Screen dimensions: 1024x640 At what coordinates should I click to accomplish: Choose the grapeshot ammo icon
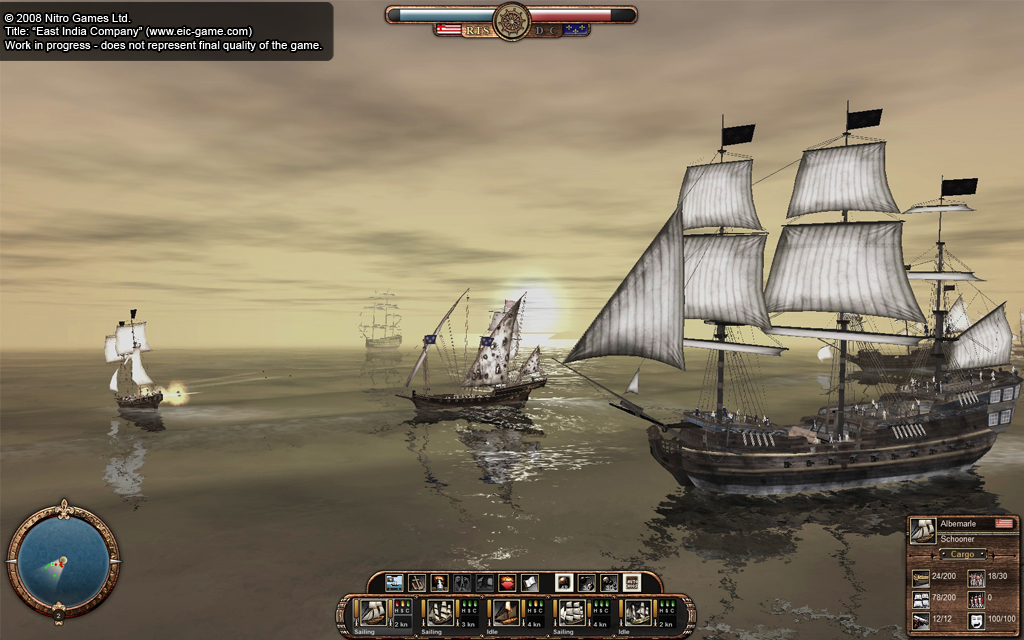click(x=609, y=583)
